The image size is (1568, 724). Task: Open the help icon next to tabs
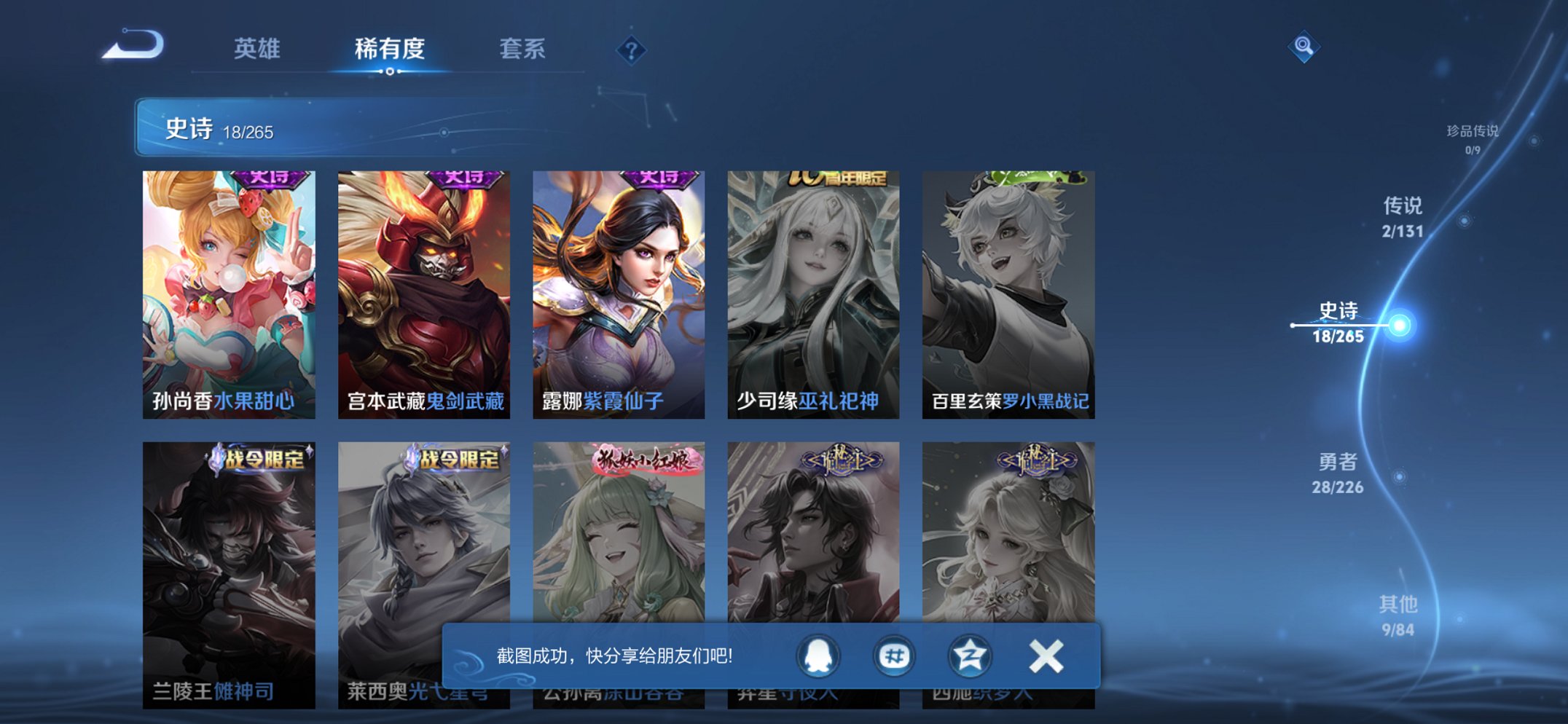pyautogui.click(x=631, y=50)
